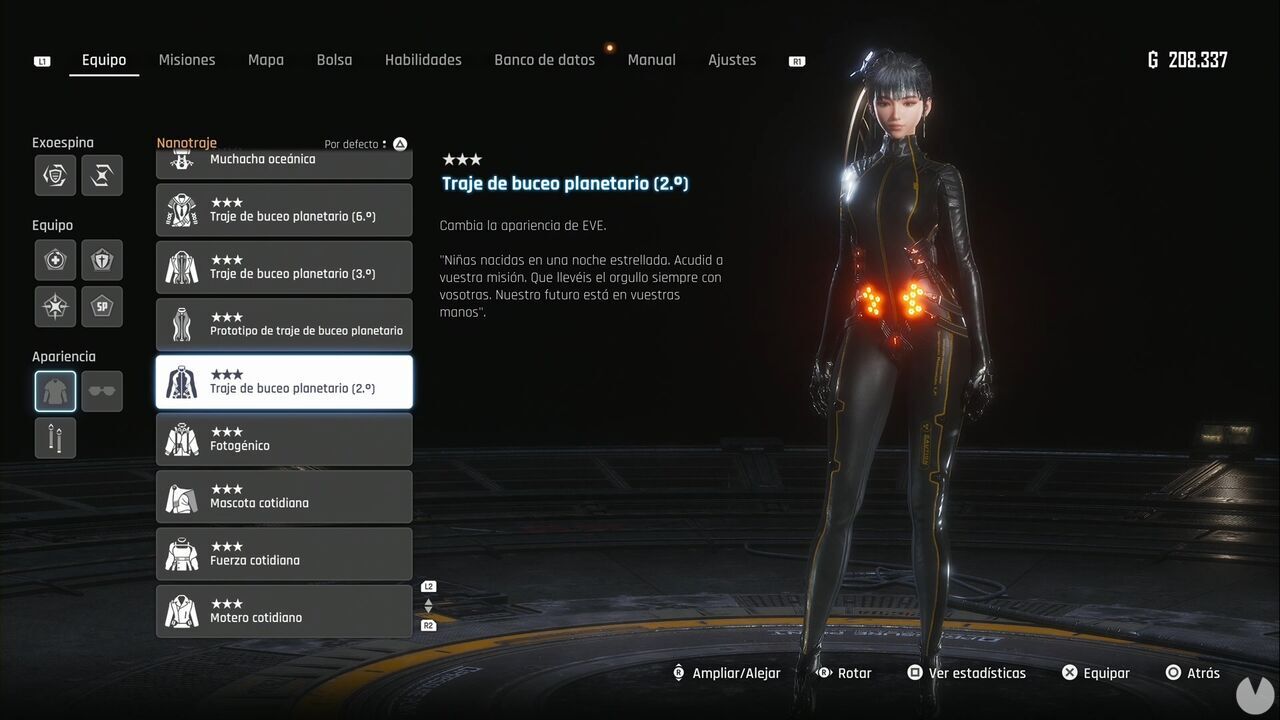This screenshot has height=720, width=1280.
Task: Select the Mascota cotidiana outfit
Action: pos(284,496)
